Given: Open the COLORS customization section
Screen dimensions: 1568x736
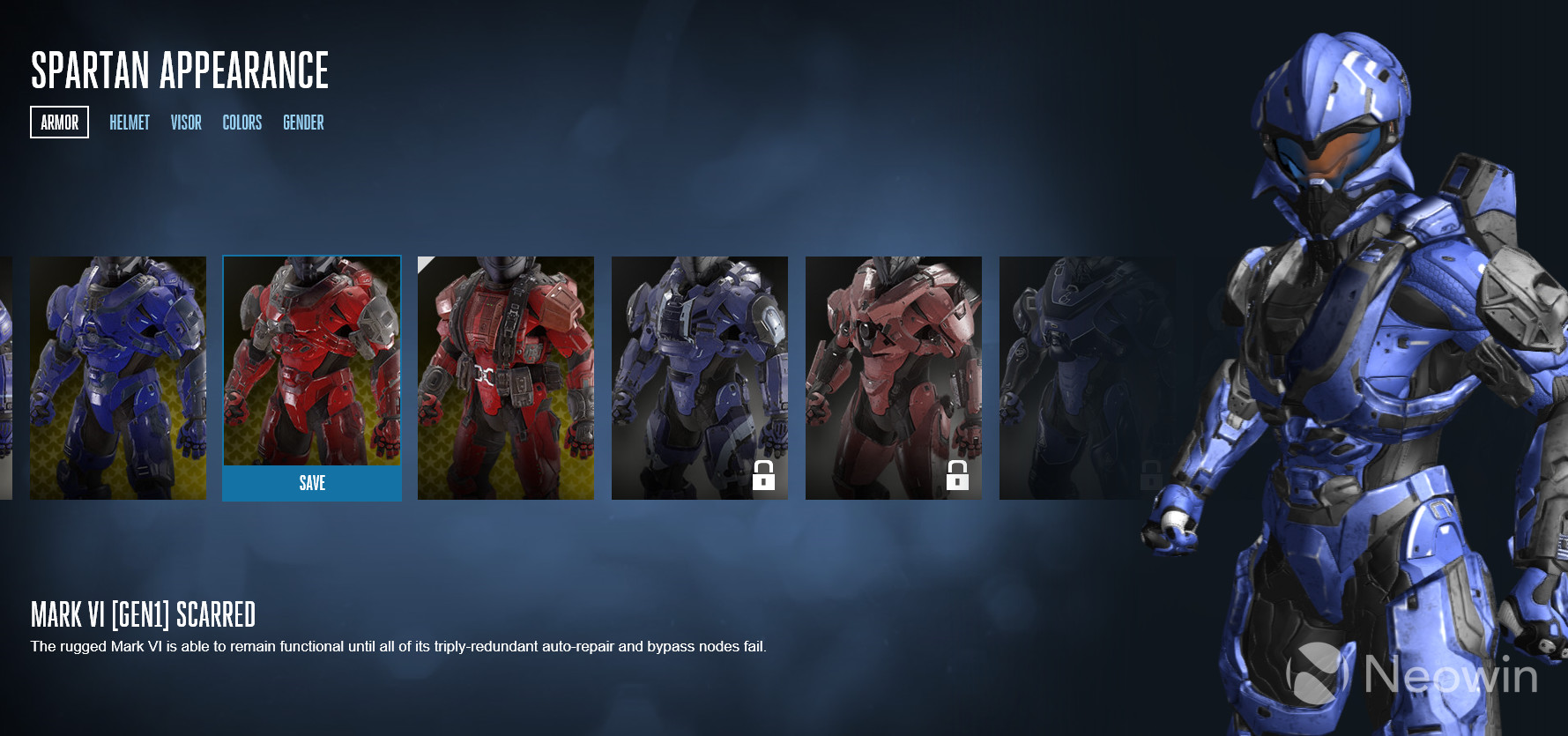Looking at the screenshot, I should click(x=242, y=123).
